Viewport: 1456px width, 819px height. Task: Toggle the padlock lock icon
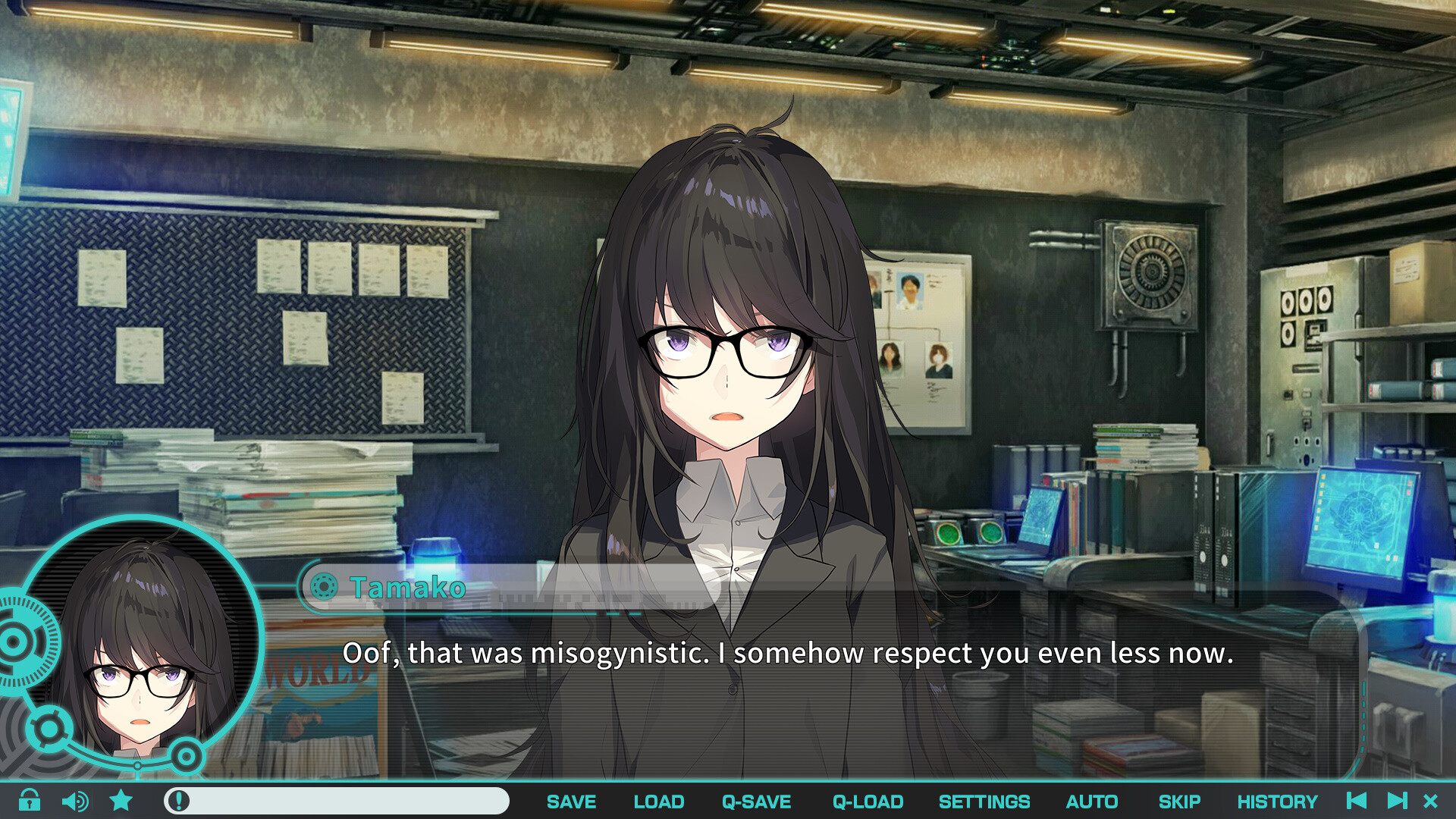30,800
